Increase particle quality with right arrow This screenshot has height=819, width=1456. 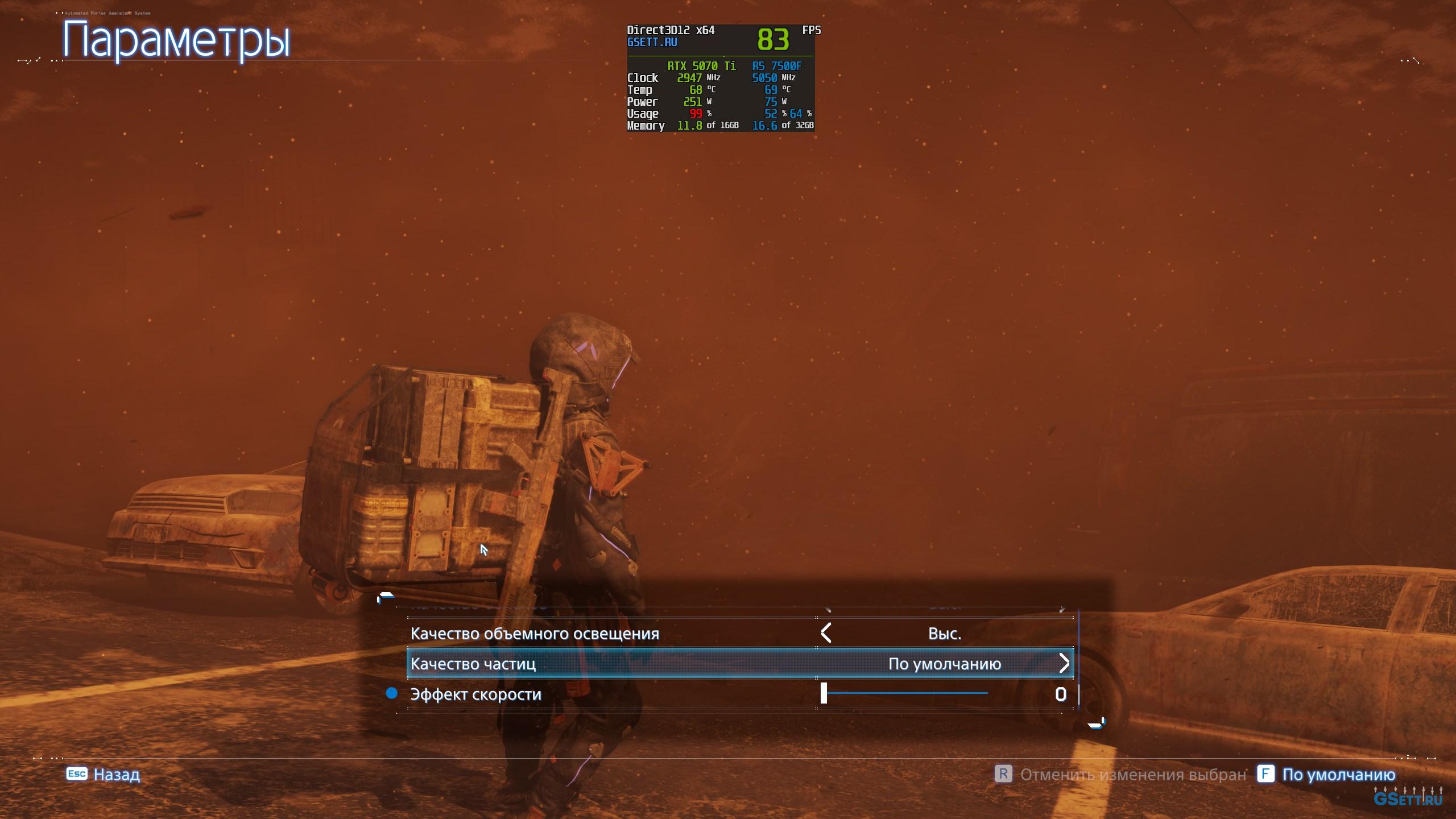[x=1064, y=663]
